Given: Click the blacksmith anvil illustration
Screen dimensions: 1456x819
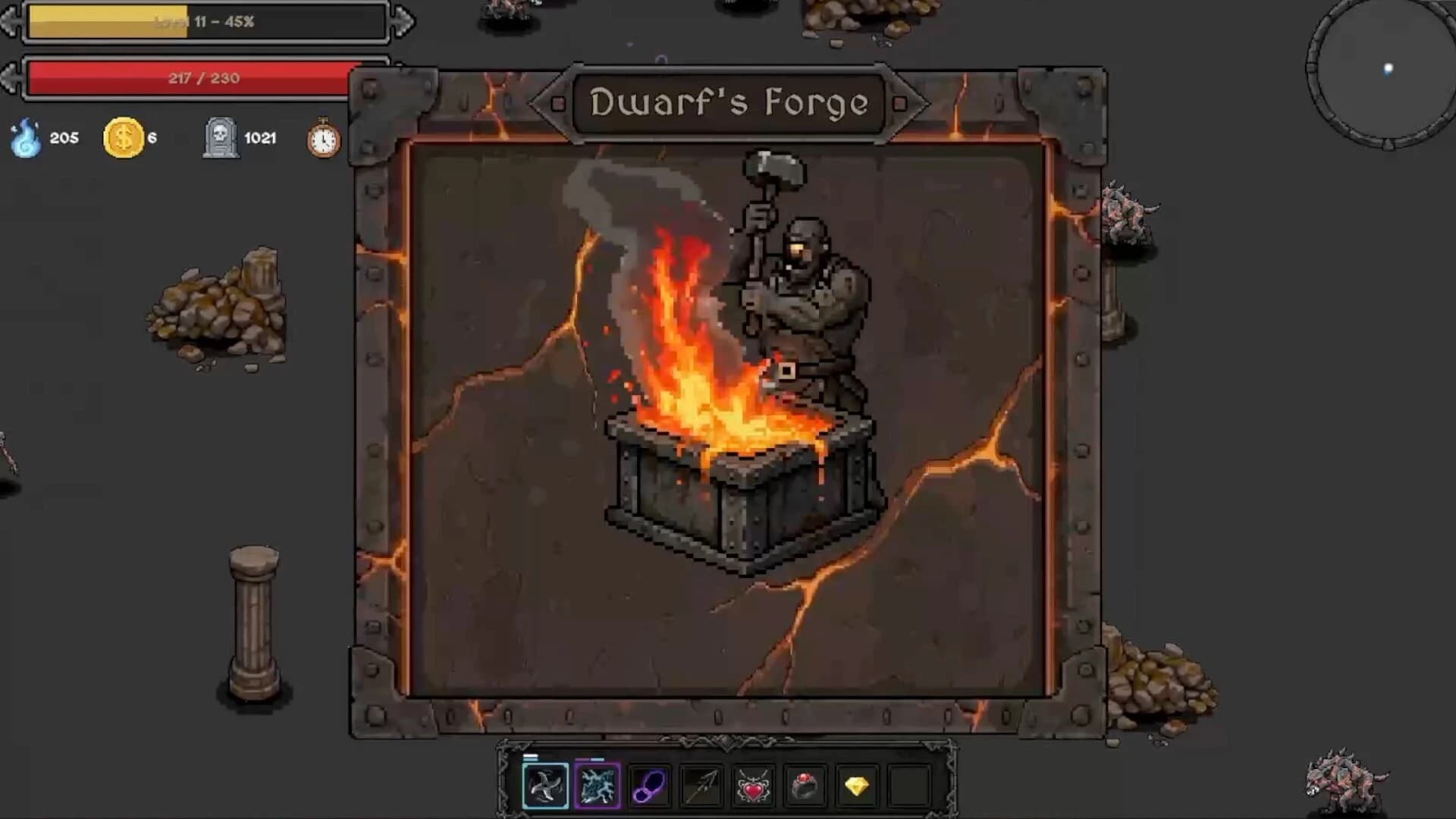Looking at the screenshot, I should point(728,470).
